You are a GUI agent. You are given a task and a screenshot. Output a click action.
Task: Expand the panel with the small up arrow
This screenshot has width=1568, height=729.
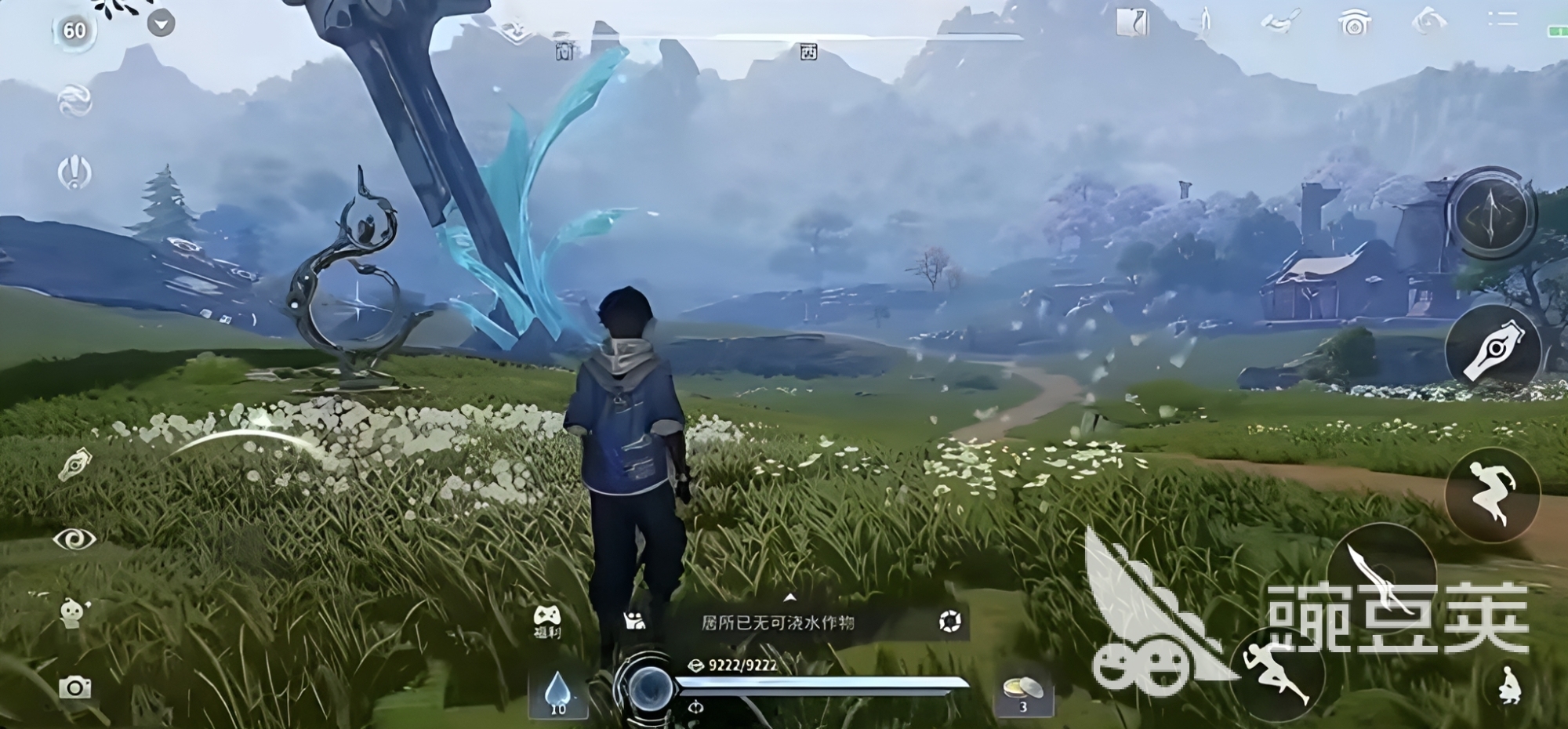[789, 598]
